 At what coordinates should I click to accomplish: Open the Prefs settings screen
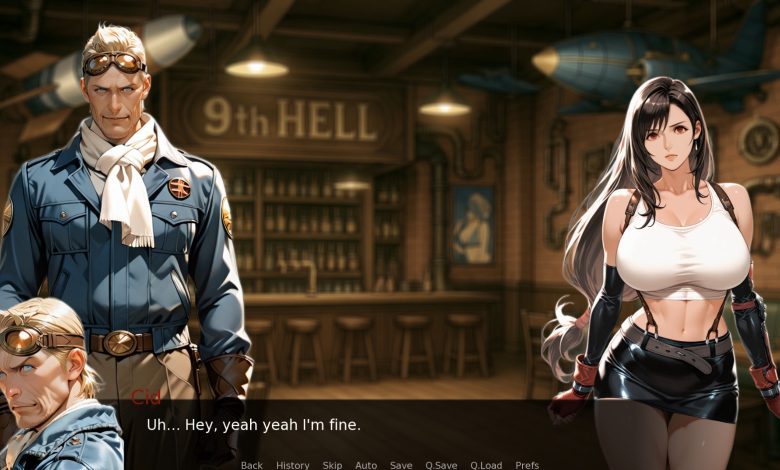527,465
